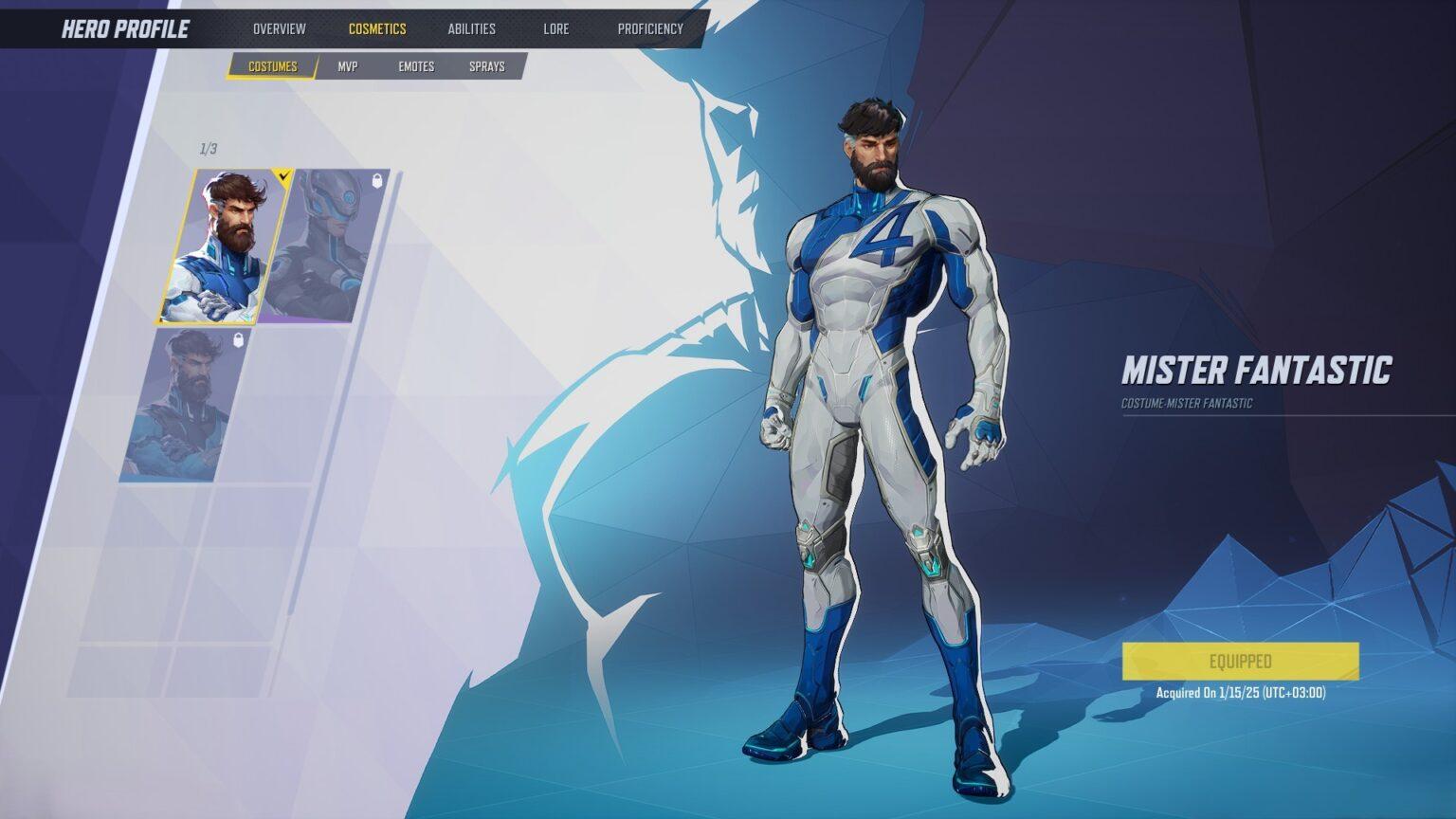Open the Lore tab

pyautogui.click(x=556, y=28)
